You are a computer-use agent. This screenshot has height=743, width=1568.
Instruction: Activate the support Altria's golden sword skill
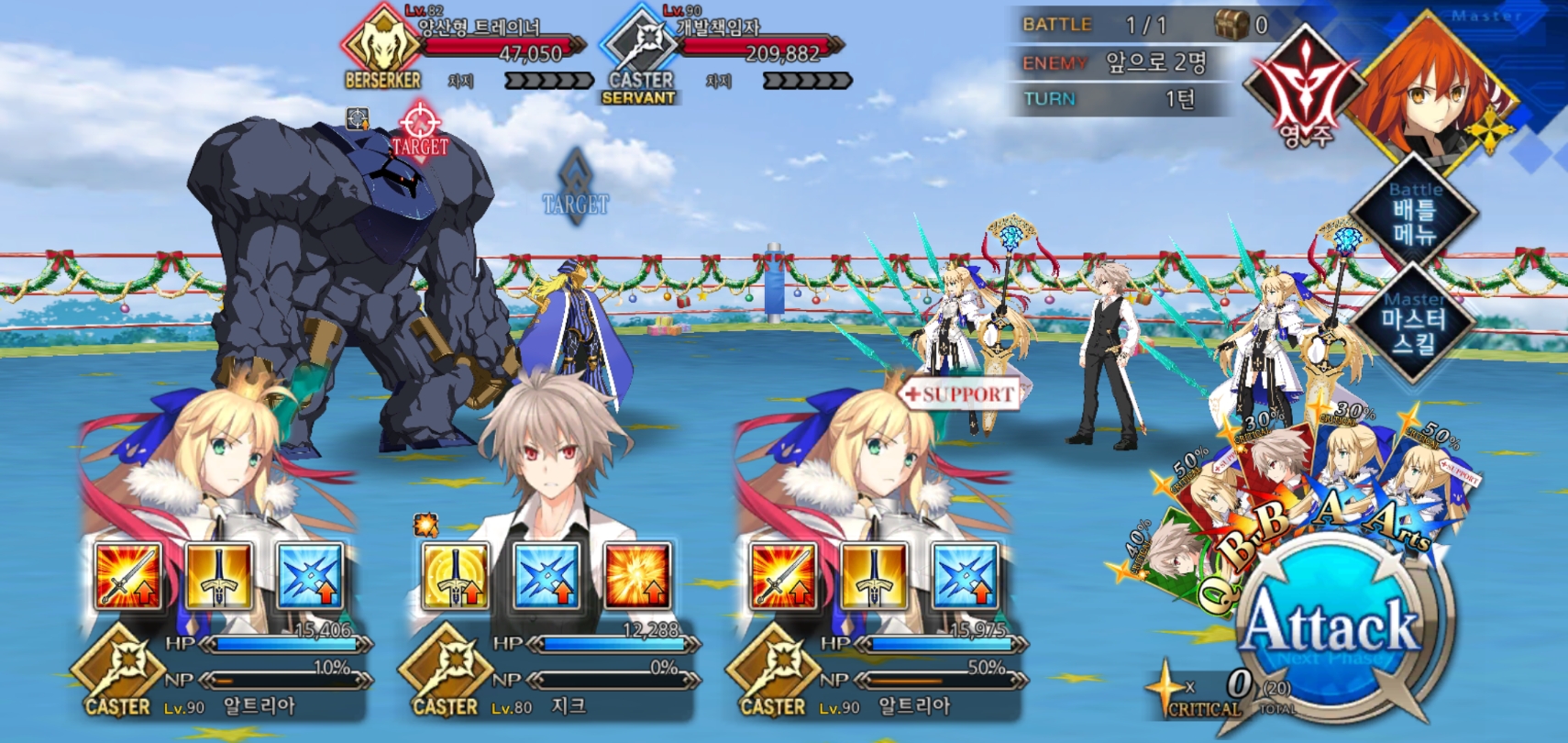coord(873,576)
